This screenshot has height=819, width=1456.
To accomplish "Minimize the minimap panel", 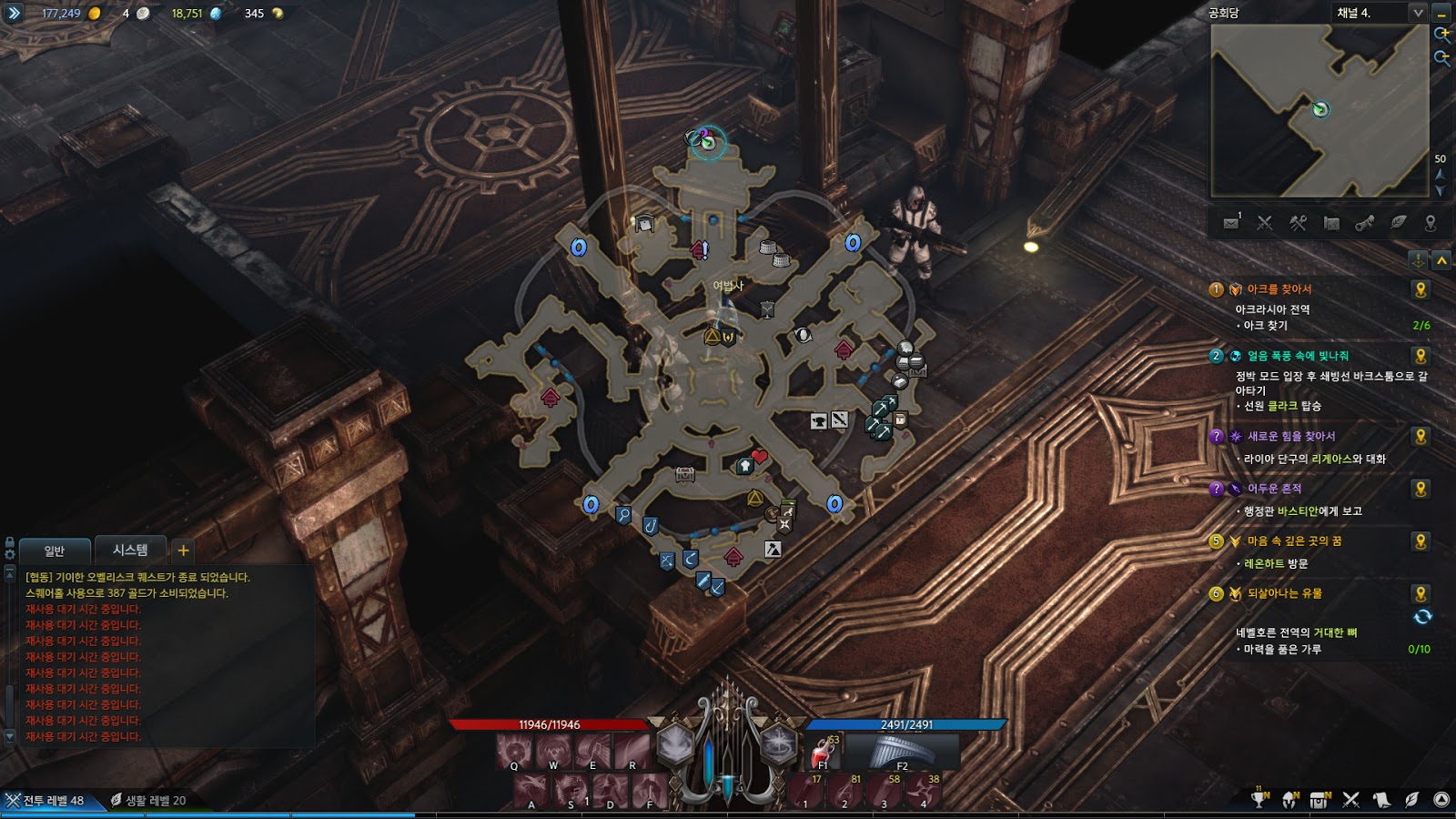I will 1441,13.
